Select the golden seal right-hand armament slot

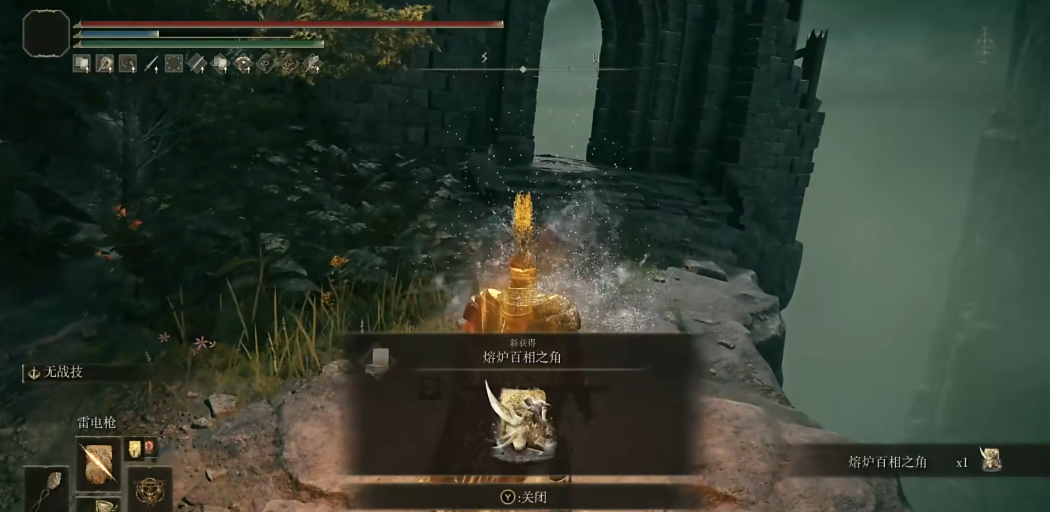coord(148,489)
